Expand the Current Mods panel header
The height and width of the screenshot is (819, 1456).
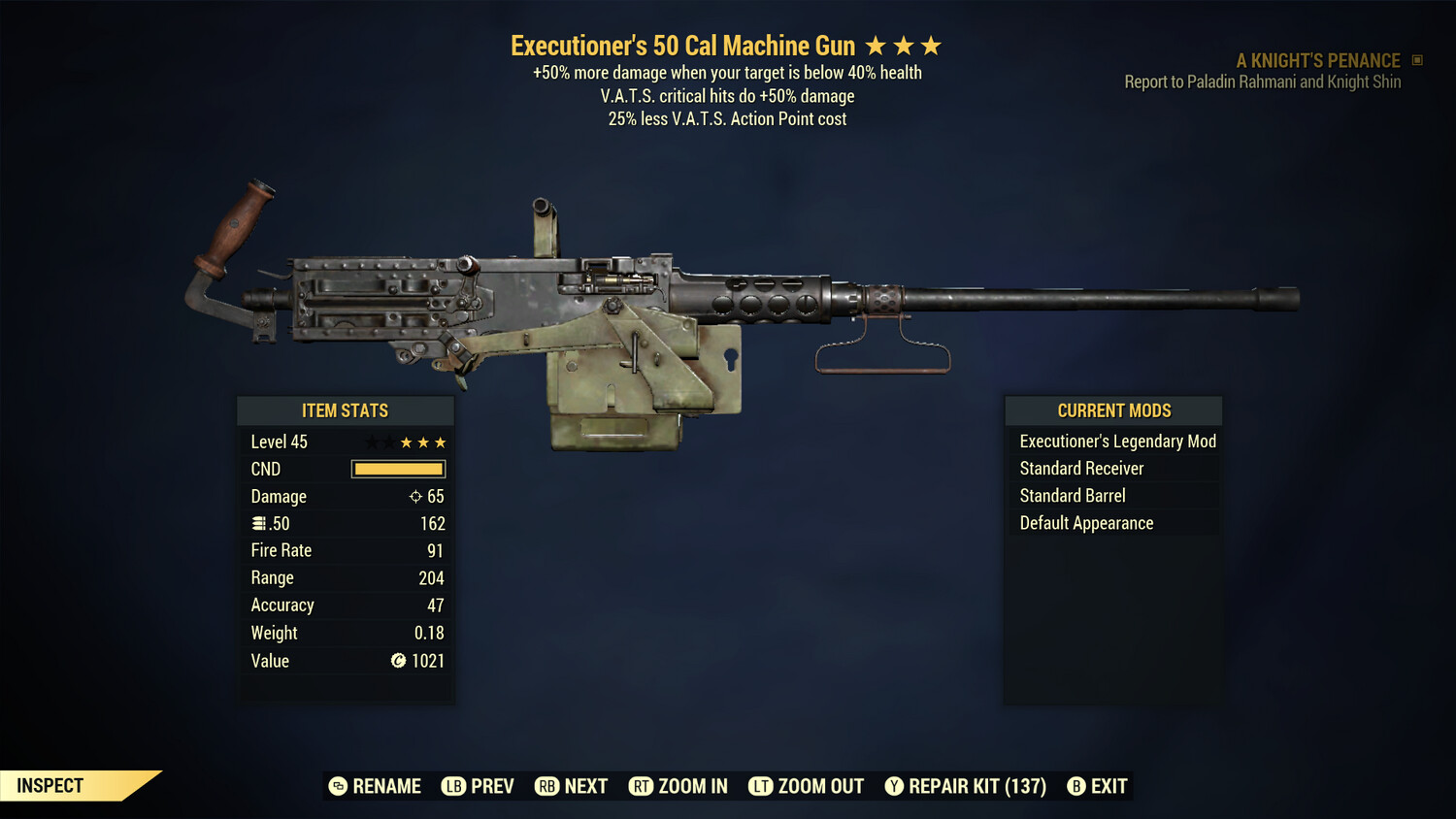pyautogui.click(x=1113, y=409)
